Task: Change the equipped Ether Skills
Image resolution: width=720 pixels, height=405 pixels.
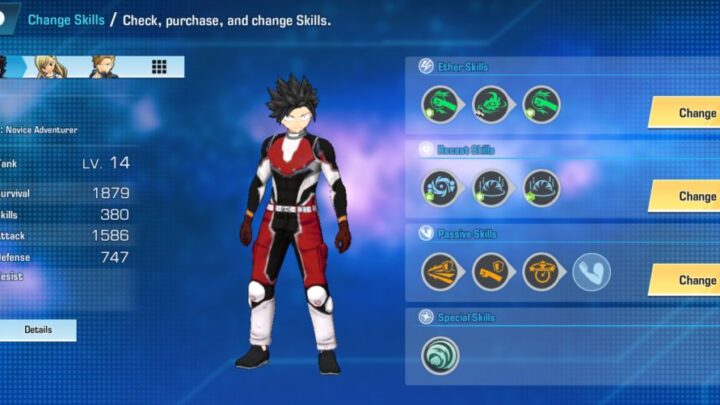Action: pos(688,113)
